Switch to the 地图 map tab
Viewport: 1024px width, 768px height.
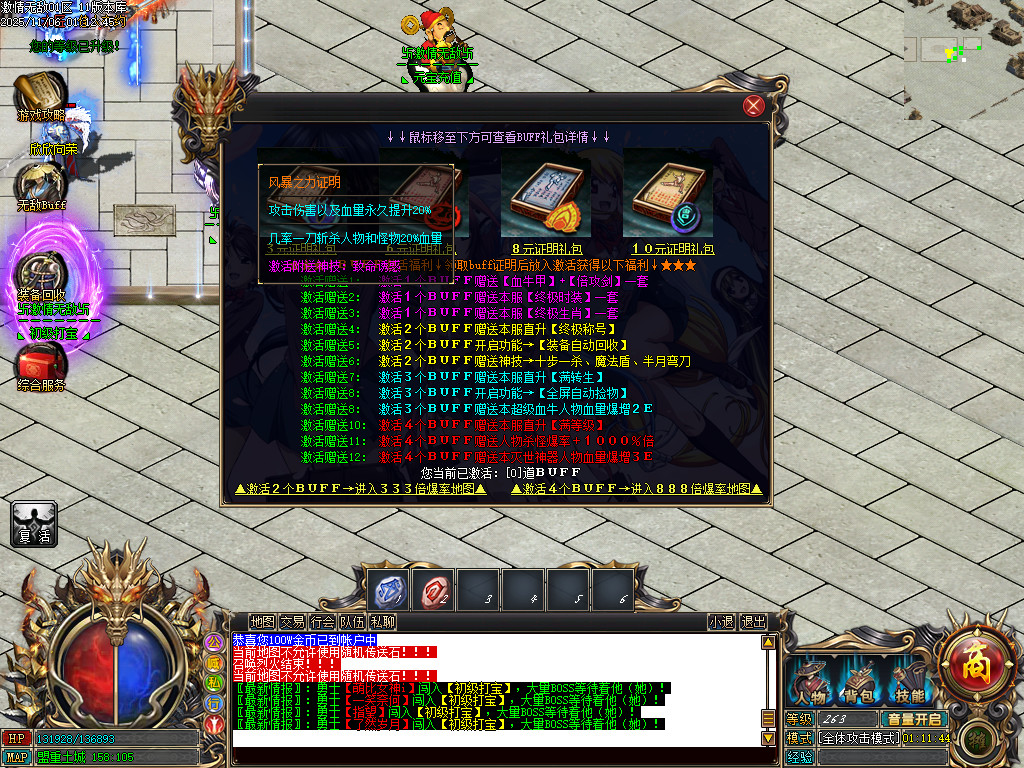point(263,621)
